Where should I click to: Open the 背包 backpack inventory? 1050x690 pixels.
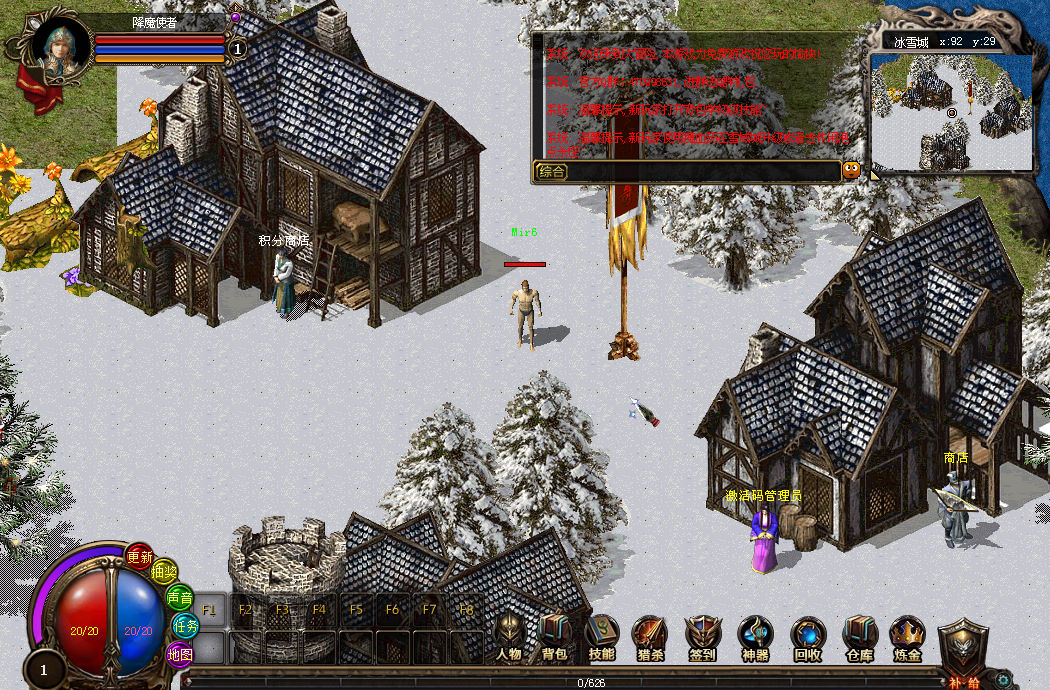[554, 634]
